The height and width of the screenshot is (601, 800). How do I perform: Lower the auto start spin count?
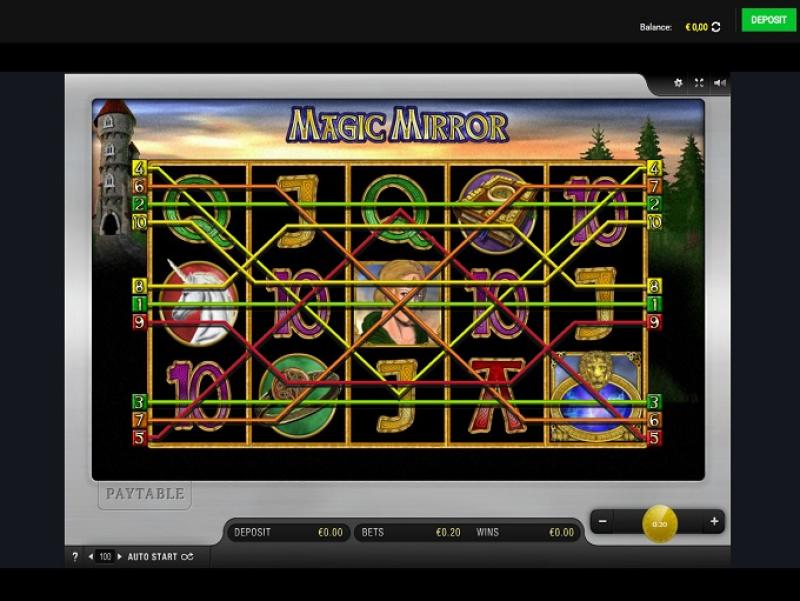pos(91,557)
